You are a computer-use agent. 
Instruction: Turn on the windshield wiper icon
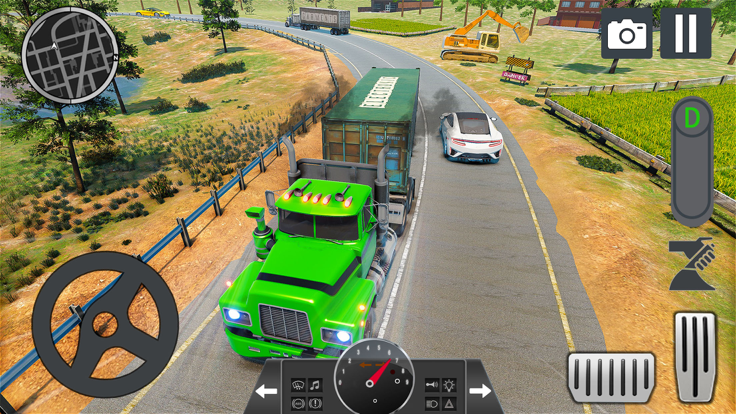click(298, 384)
